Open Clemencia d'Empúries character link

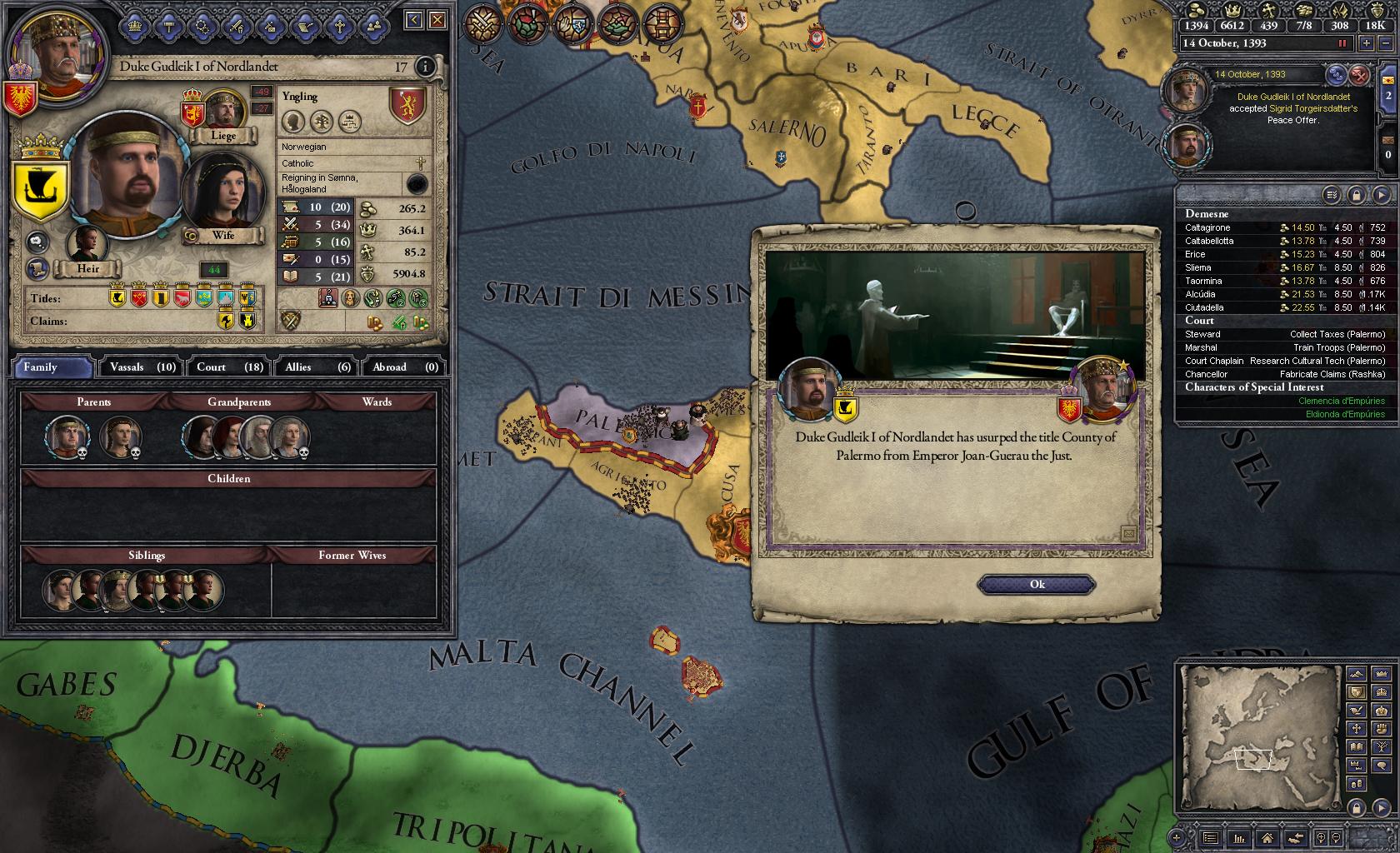(x=1341, y=401)
